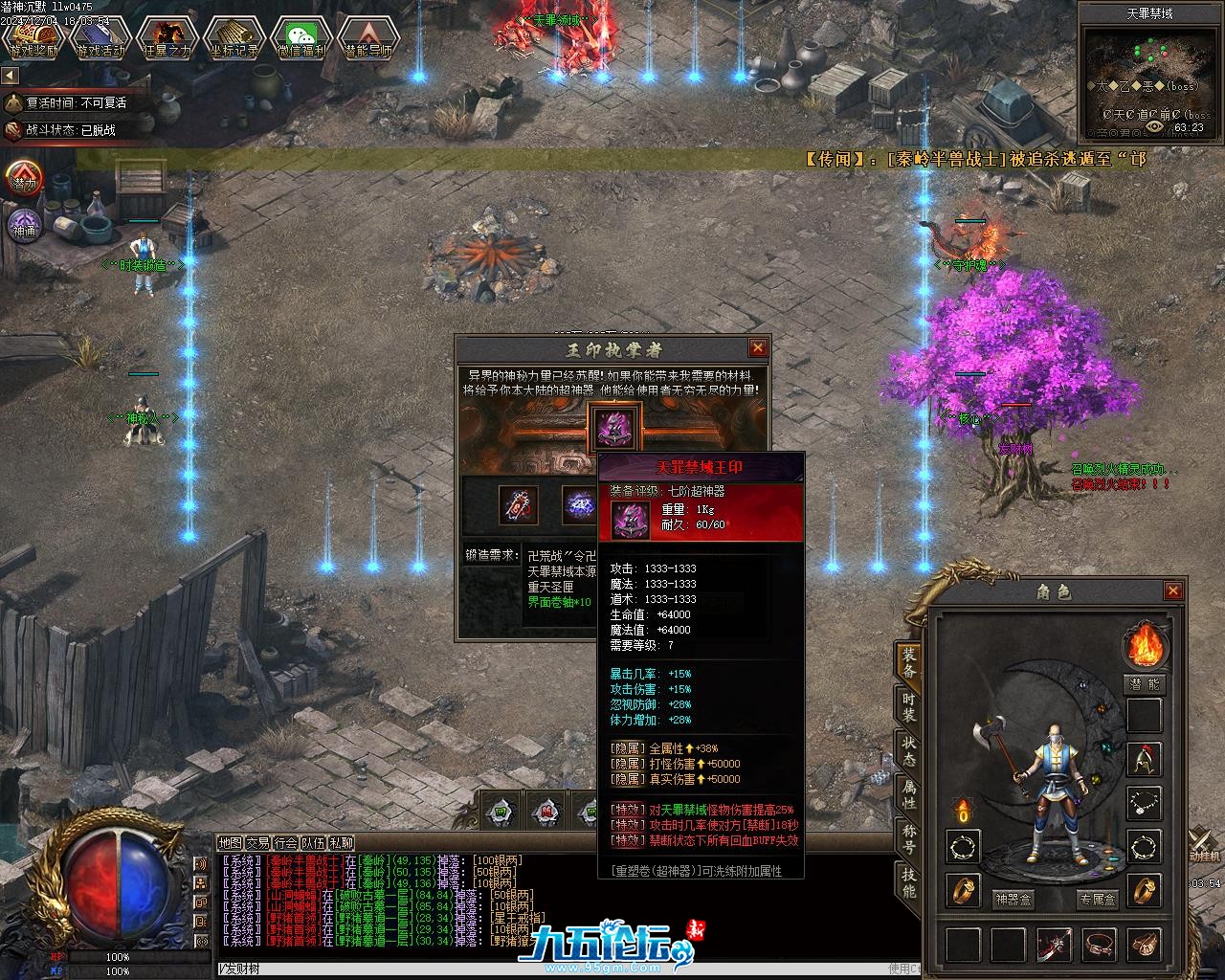Switch chat to the 行会 guild channel
The image size is (1225, 980).
[285, 843]
